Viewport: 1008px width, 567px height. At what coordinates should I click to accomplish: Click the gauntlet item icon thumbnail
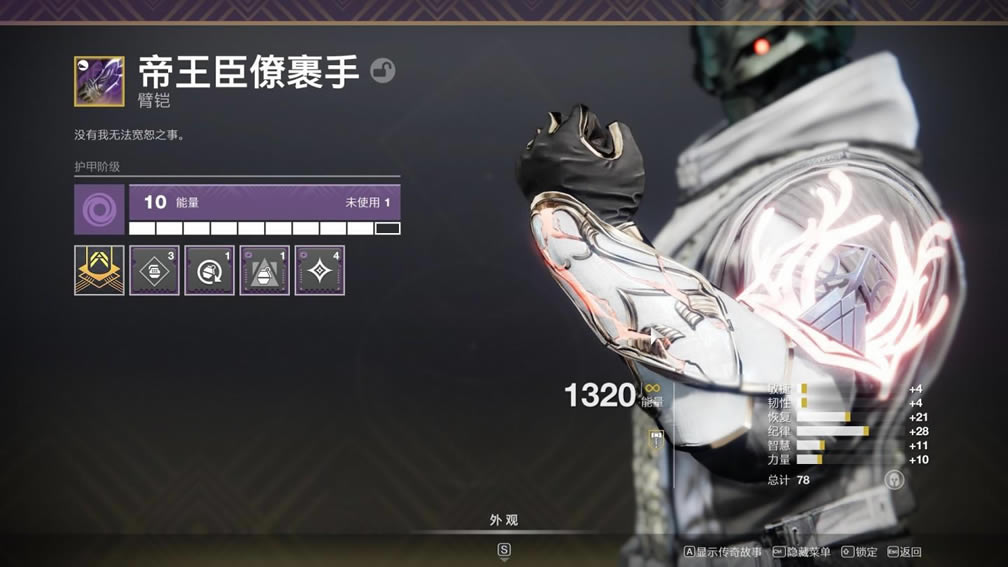point(99,81)
